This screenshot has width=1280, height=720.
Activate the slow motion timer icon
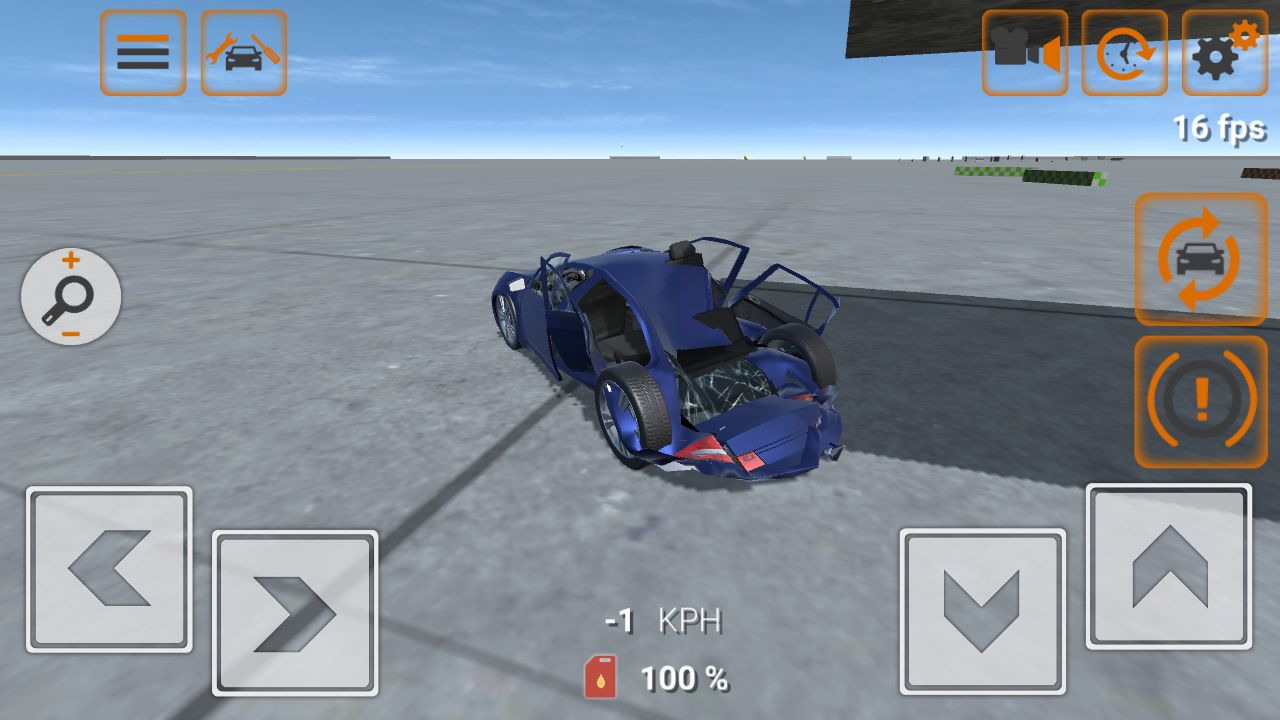pyautogui.click(x=1124, y=53)
